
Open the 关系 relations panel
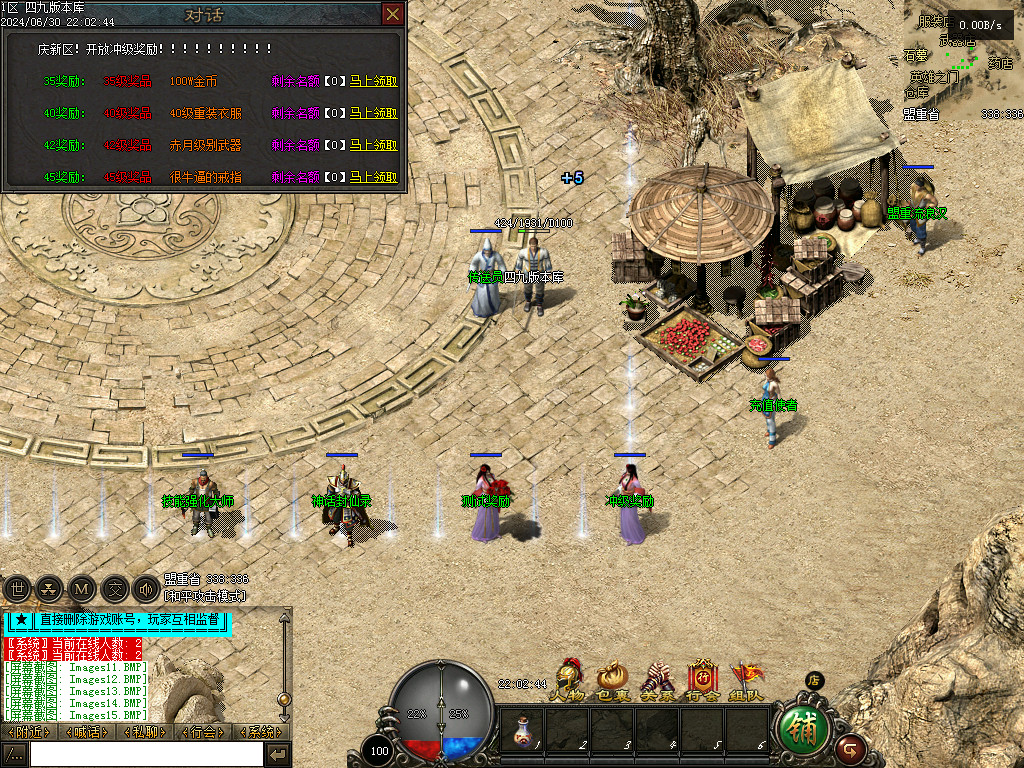pos(656,680)
